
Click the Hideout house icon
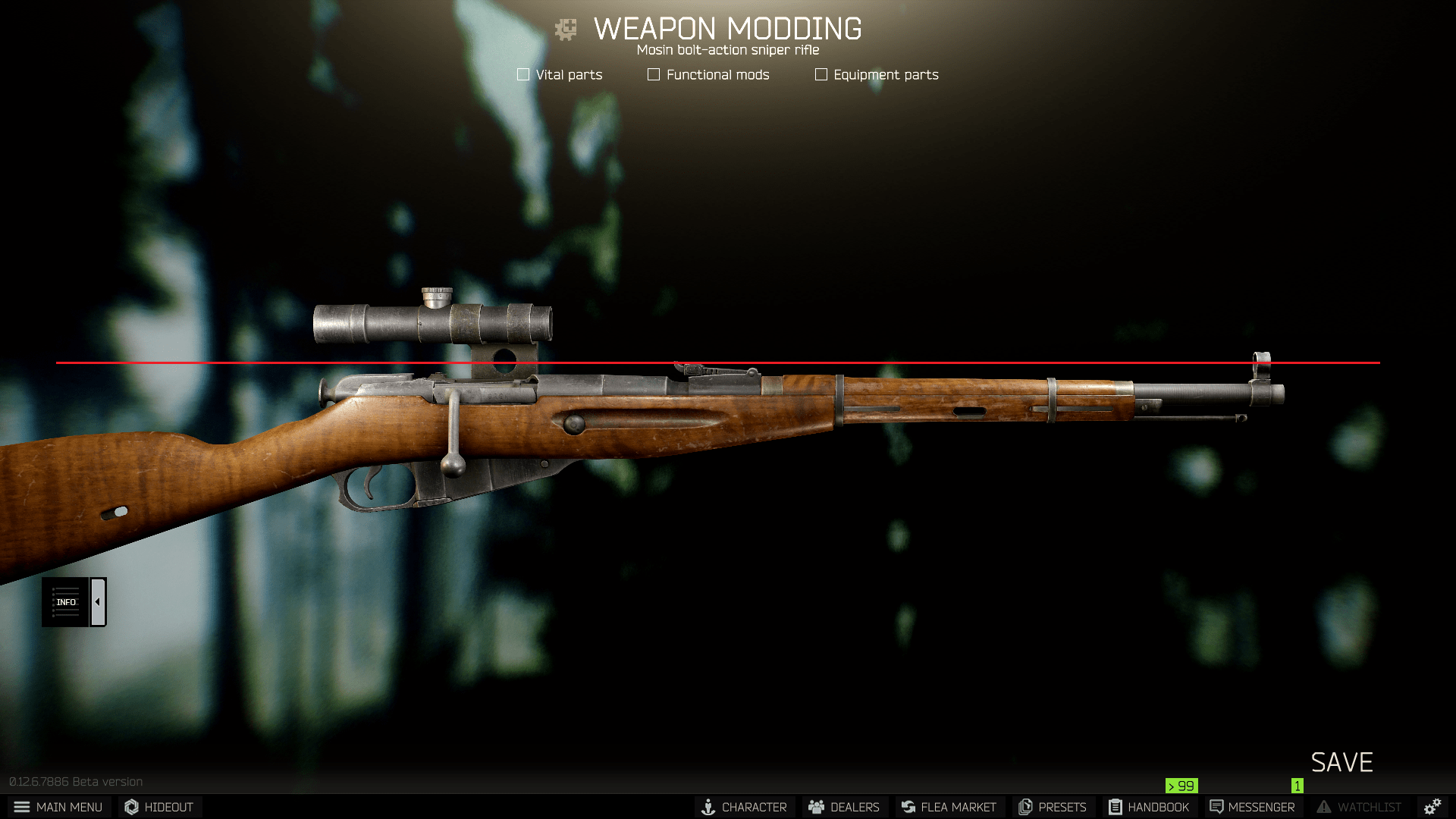130,807
